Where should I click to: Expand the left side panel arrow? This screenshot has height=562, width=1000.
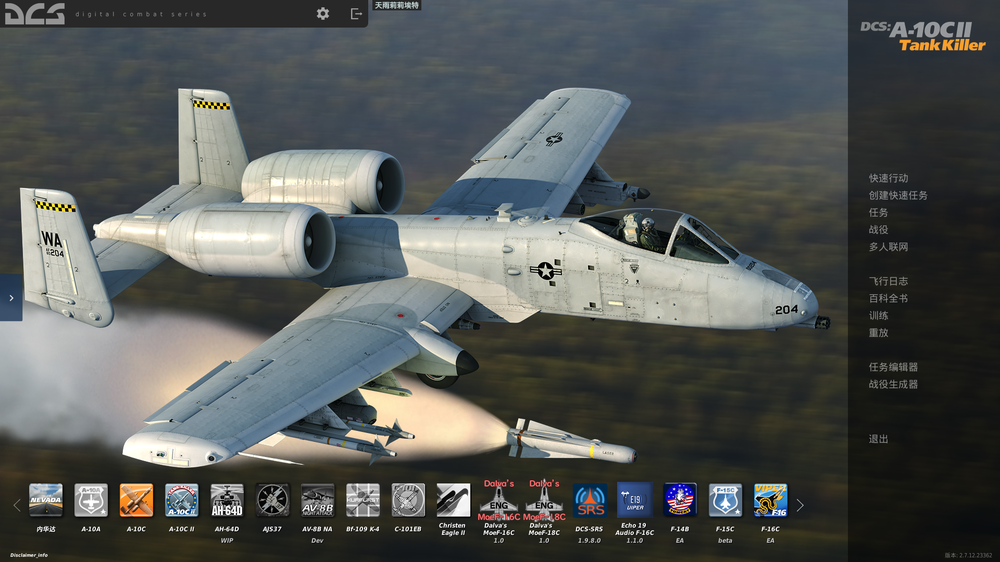(11, 298)
